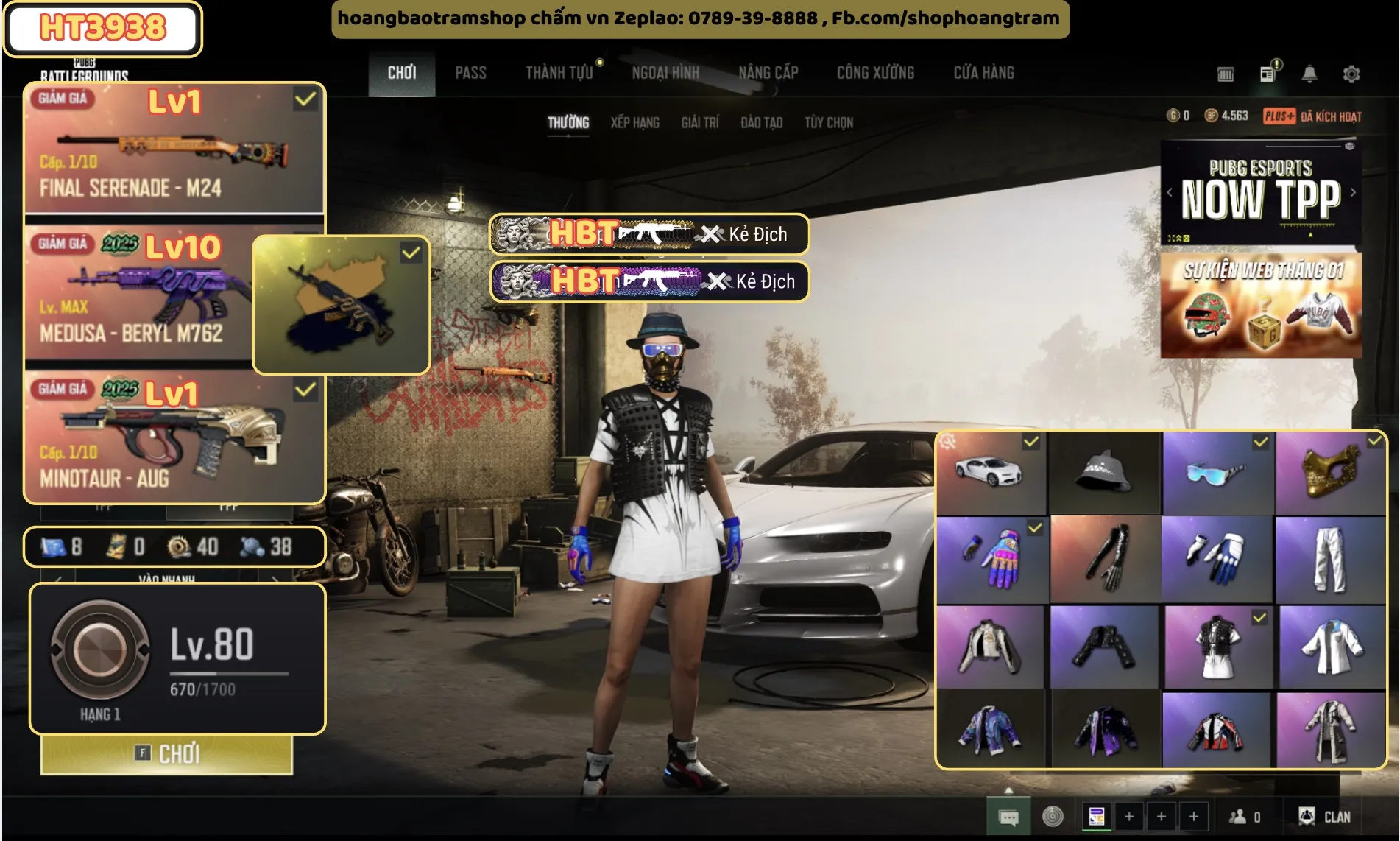Switch to GIẢI TRÍ mode

(x=699, y=123)
